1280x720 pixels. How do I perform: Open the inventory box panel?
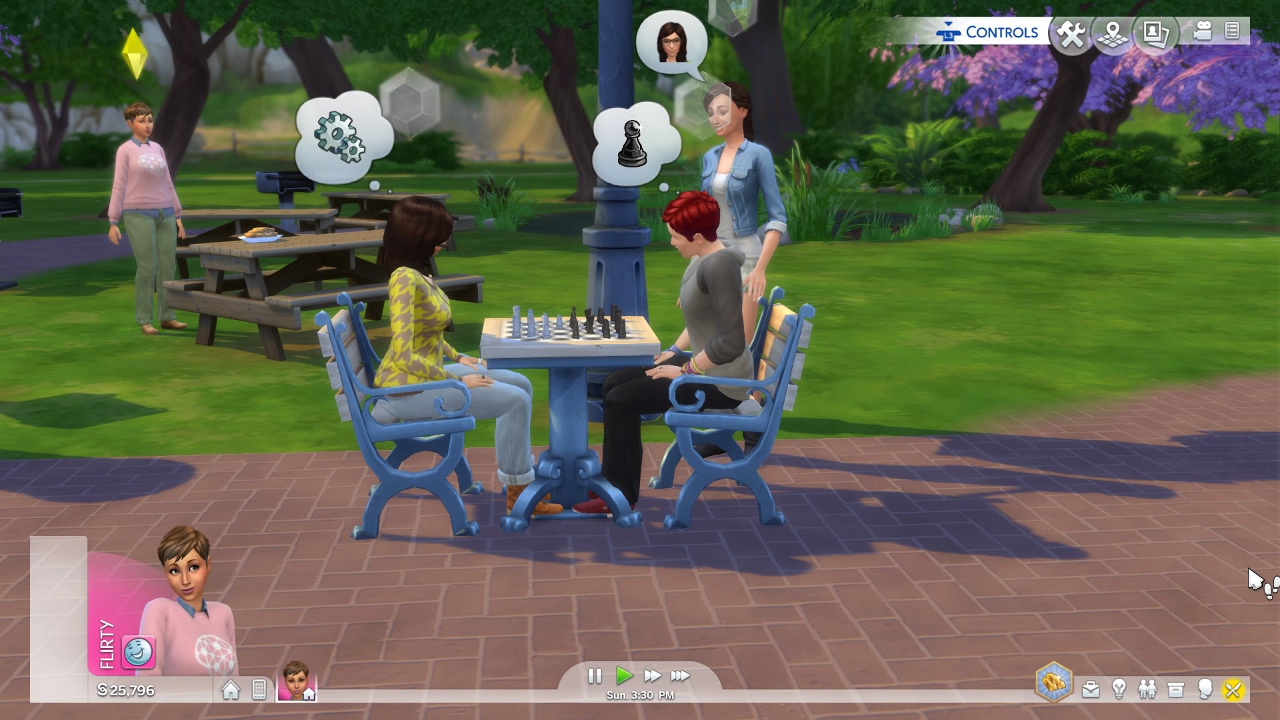coord(1176,689)
